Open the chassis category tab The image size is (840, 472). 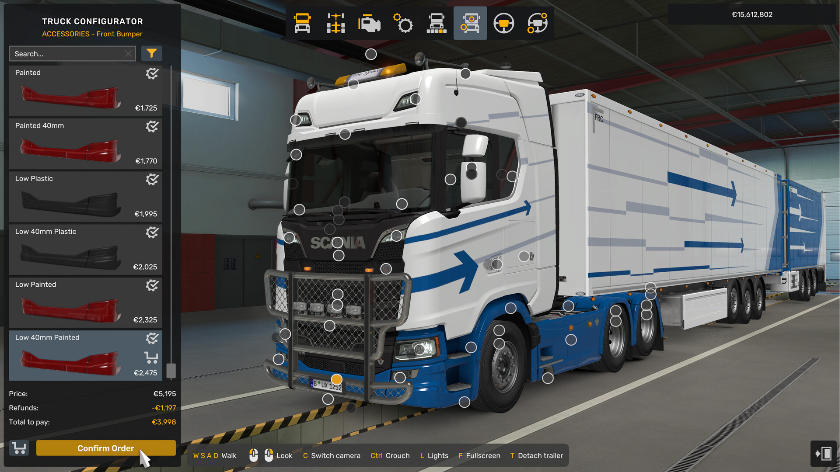(336, 22)
